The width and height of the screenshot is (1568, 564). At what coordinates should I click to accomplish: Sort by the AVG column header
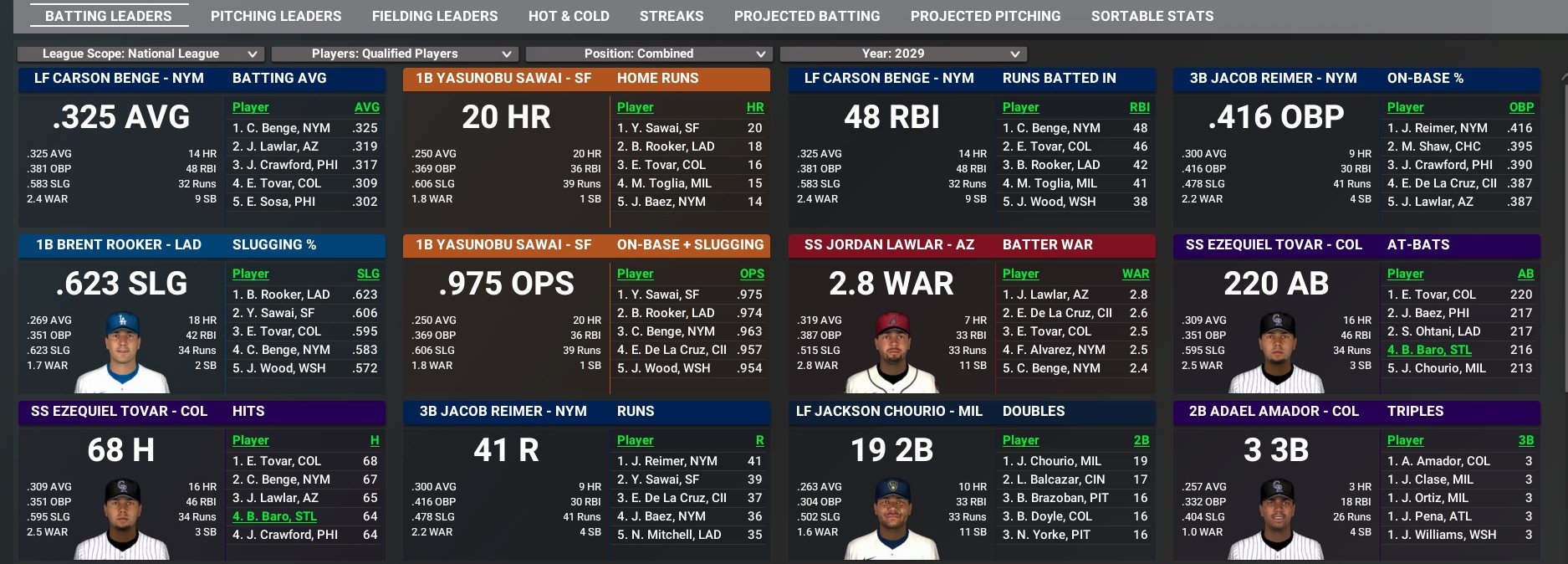(x=366, y=107)
